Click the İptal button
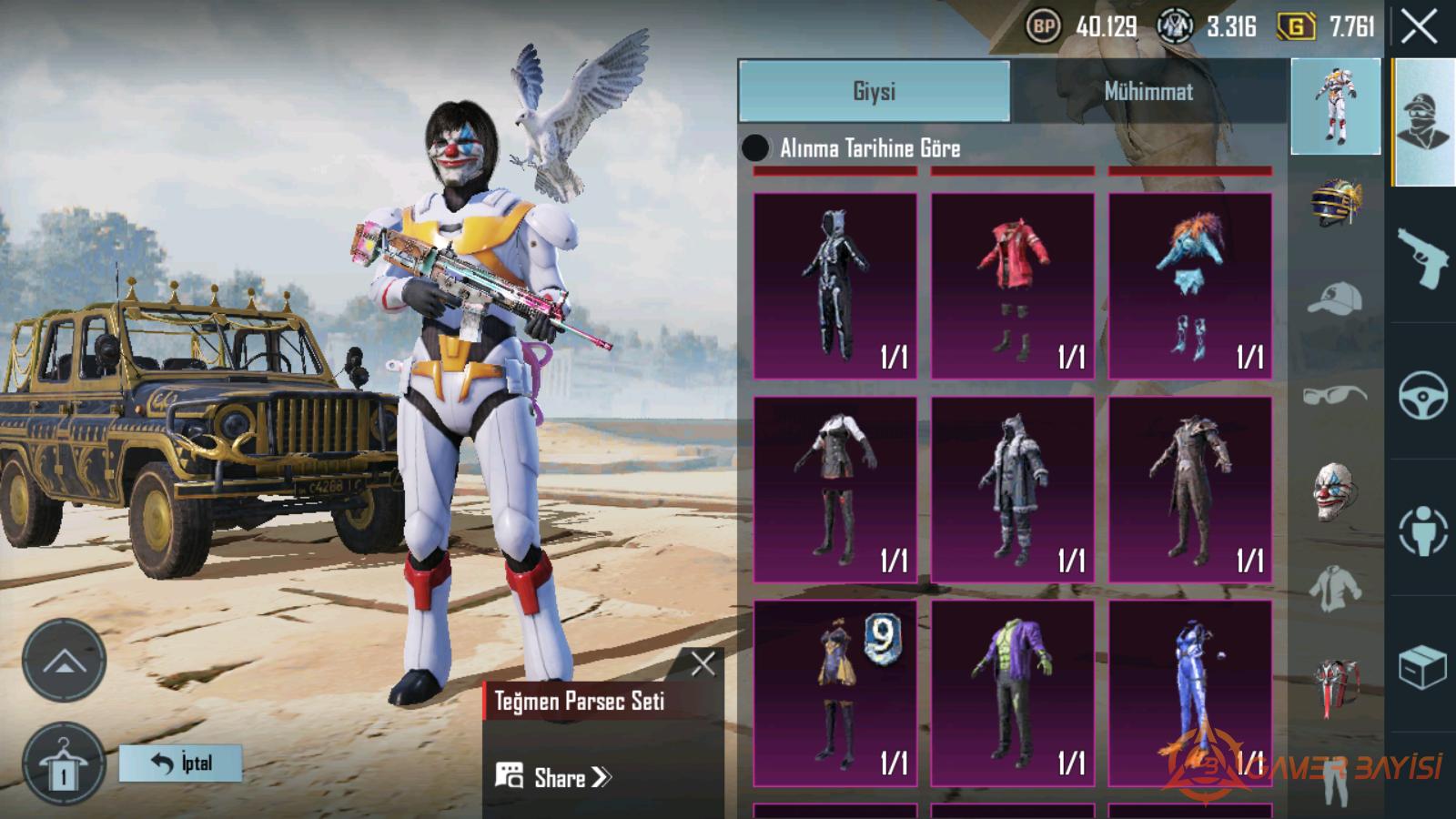 pyautogui.click(x=181, y=763)
